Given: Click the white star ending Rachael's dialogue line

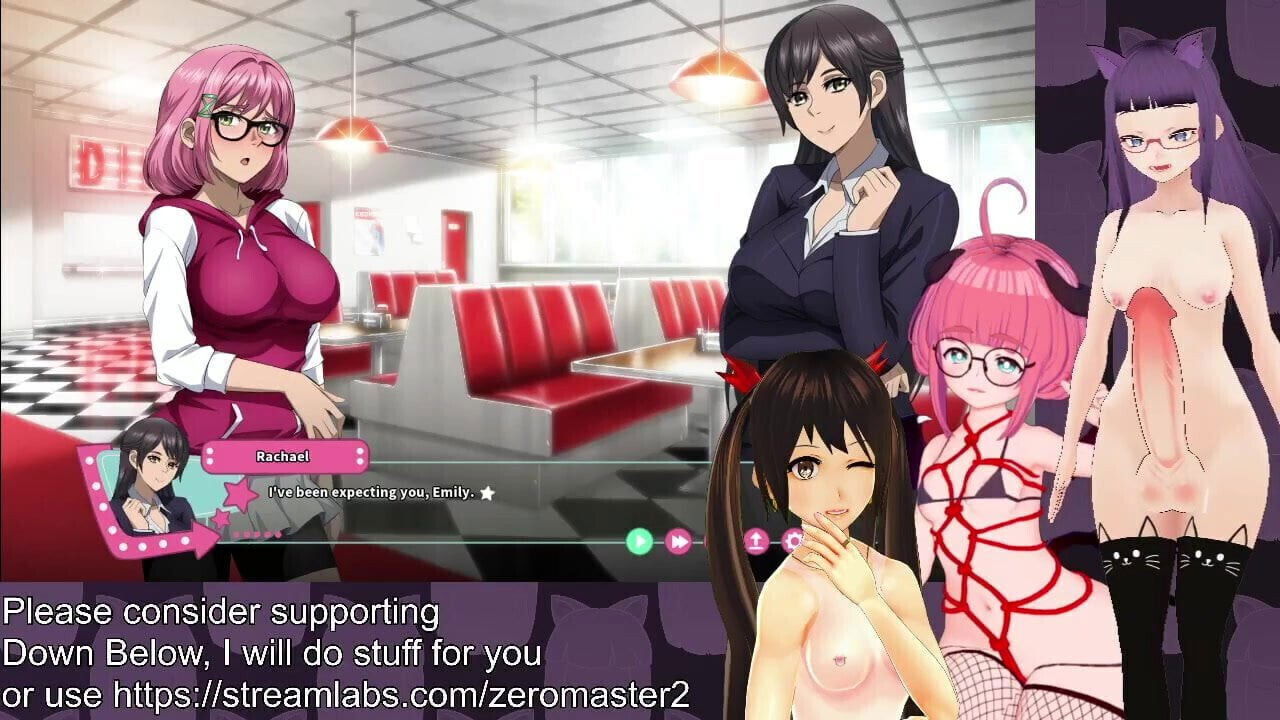Looking at the screenshot, I should pyautogui.click(x=487, y=492).
